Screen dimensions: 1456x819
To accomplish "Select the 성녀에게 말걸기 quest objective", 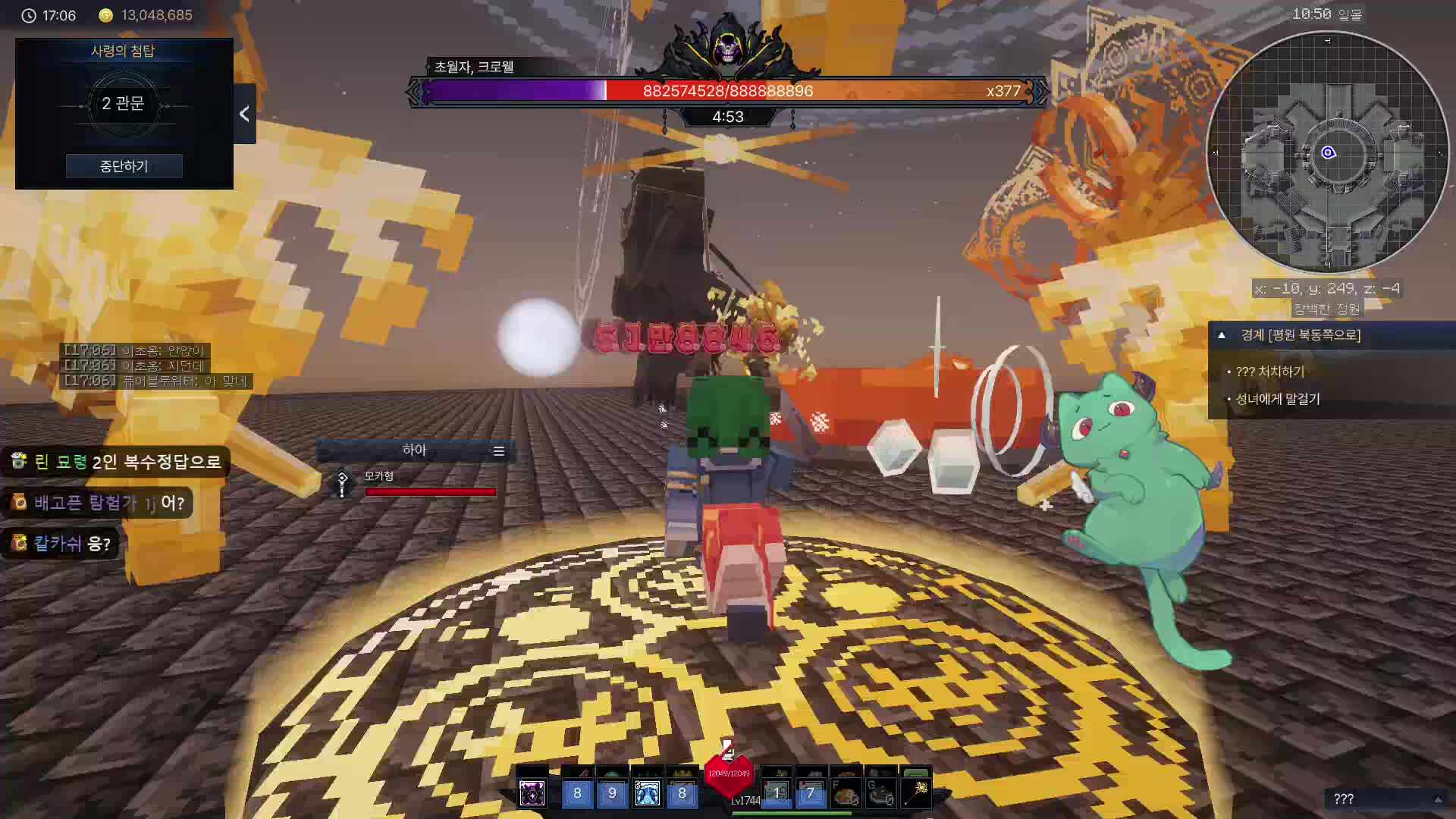I will (x=1278, y=399).
